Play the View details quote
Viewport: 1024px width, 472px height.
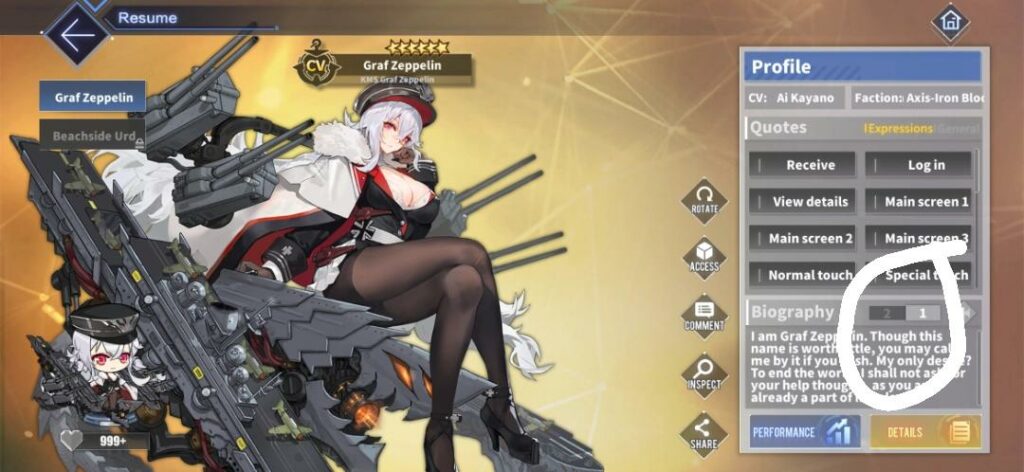804,201
